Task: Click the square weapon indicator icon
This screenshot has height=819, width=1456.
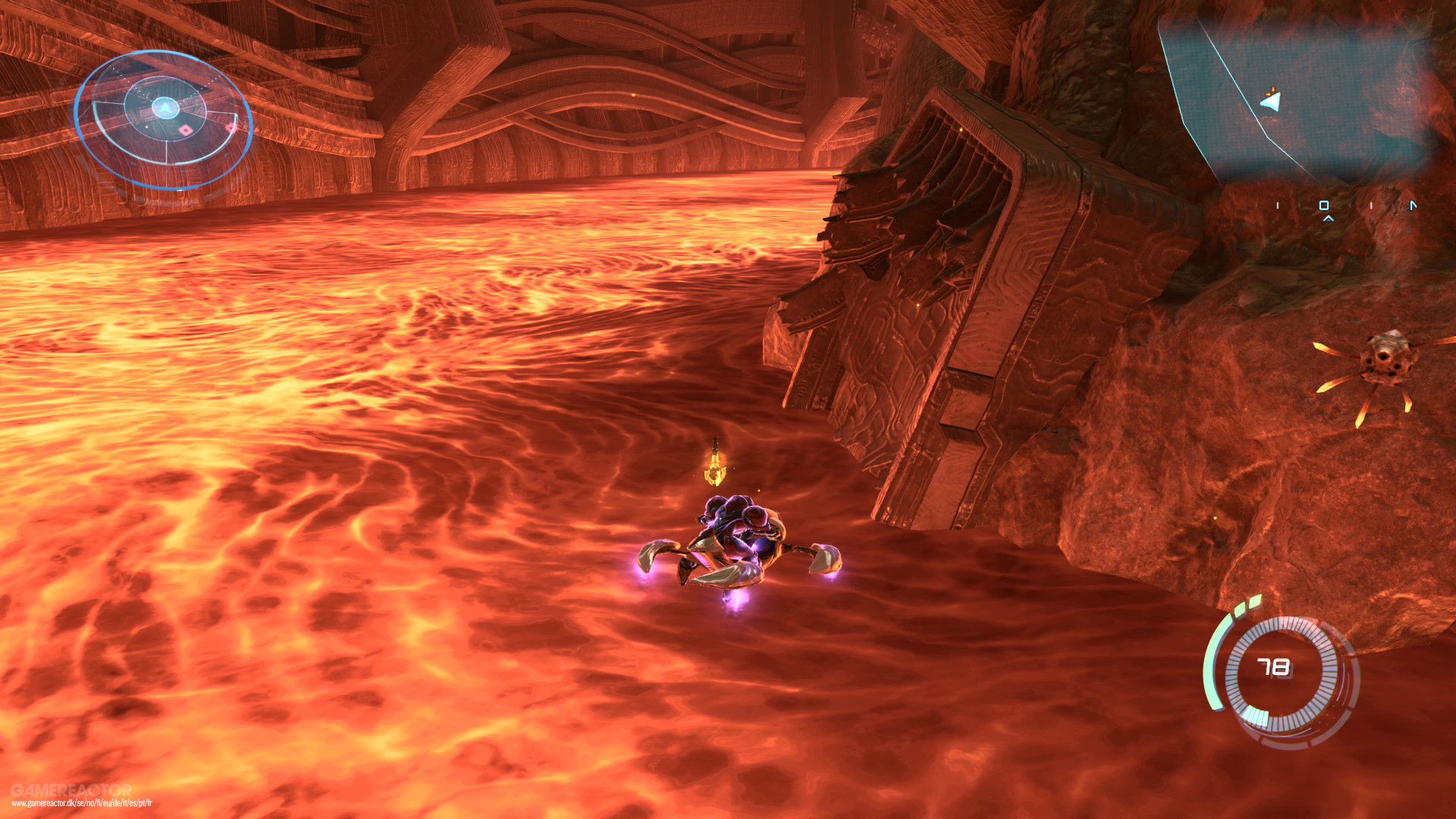Action: [1325, 206]
